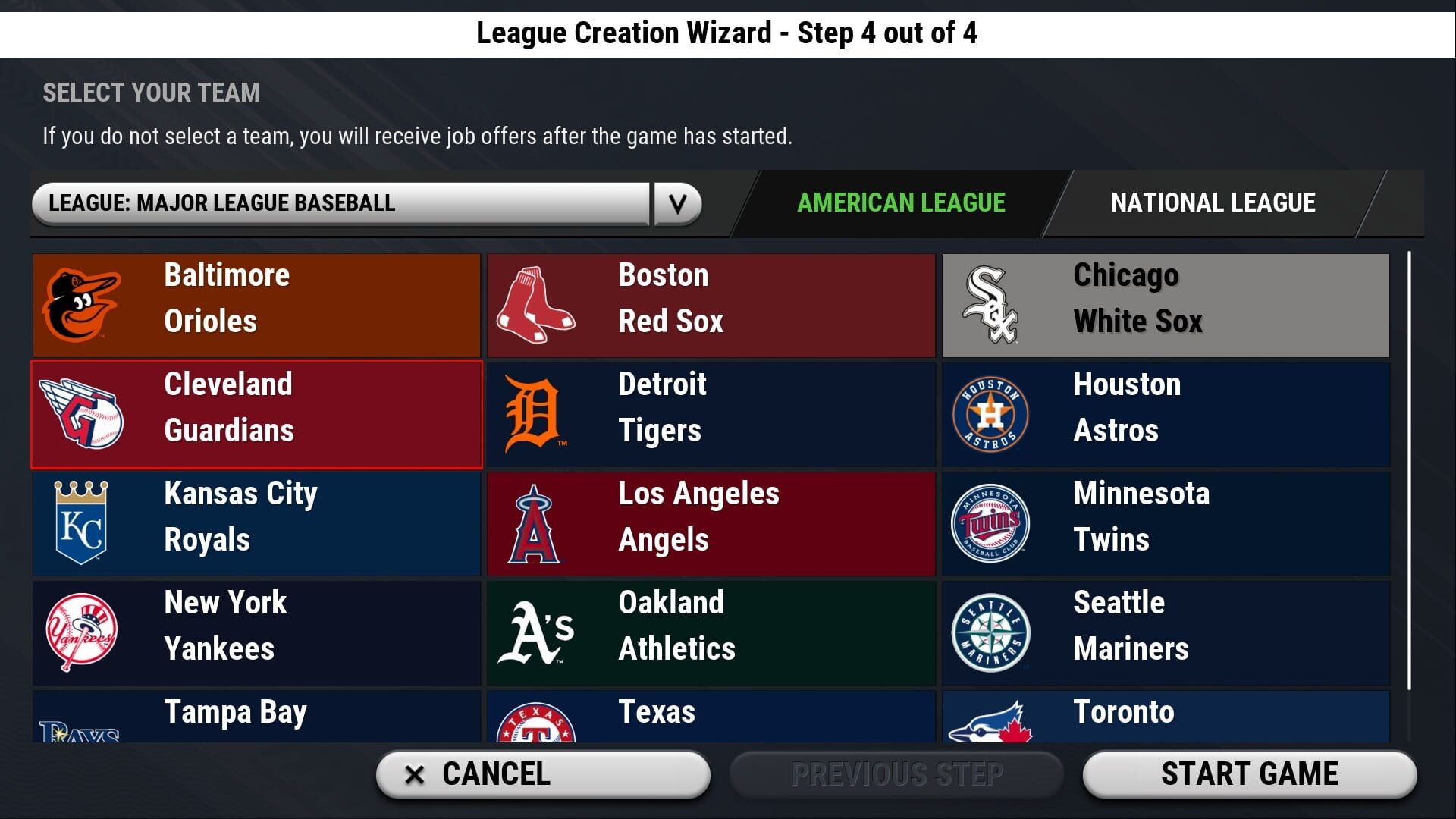Click the Previous Step button
The height and width of the screenshot is (819, 1456).
click(896, 774)
